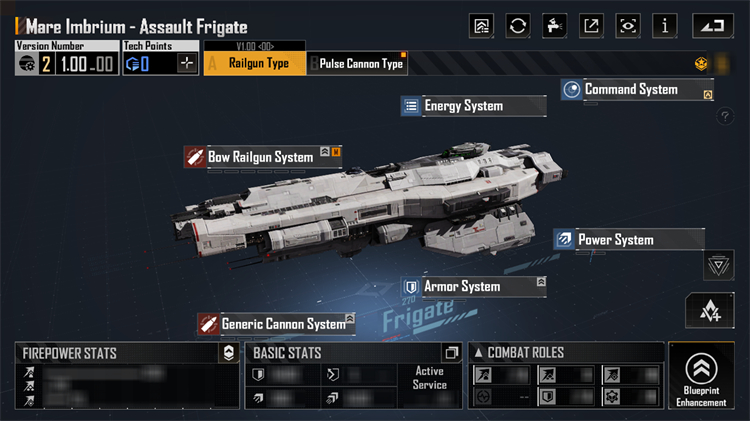Click the question mark help icon
The width and height of the screenshot is (750, 421).
[726, 117]
